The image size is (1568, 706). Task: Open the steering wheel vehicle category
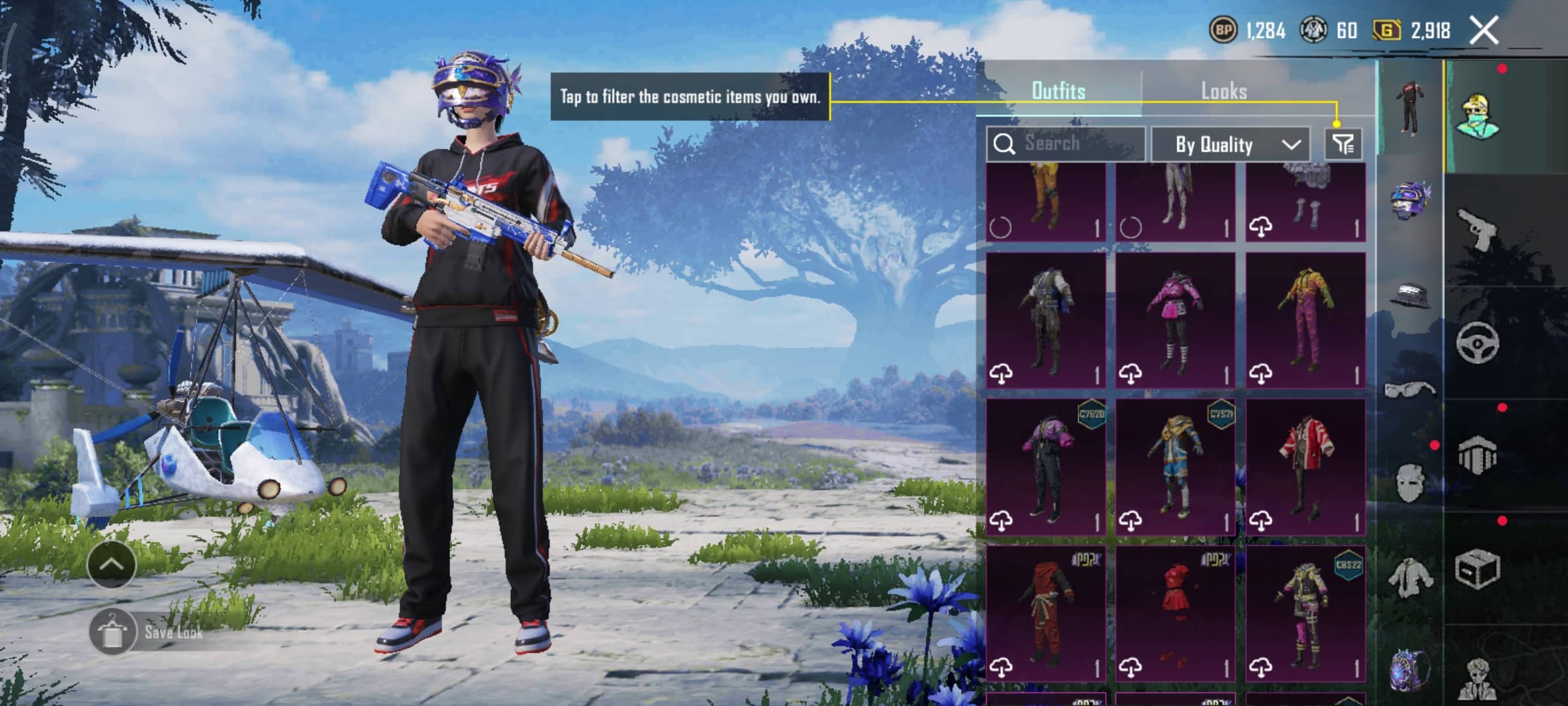click(1478, 342)
